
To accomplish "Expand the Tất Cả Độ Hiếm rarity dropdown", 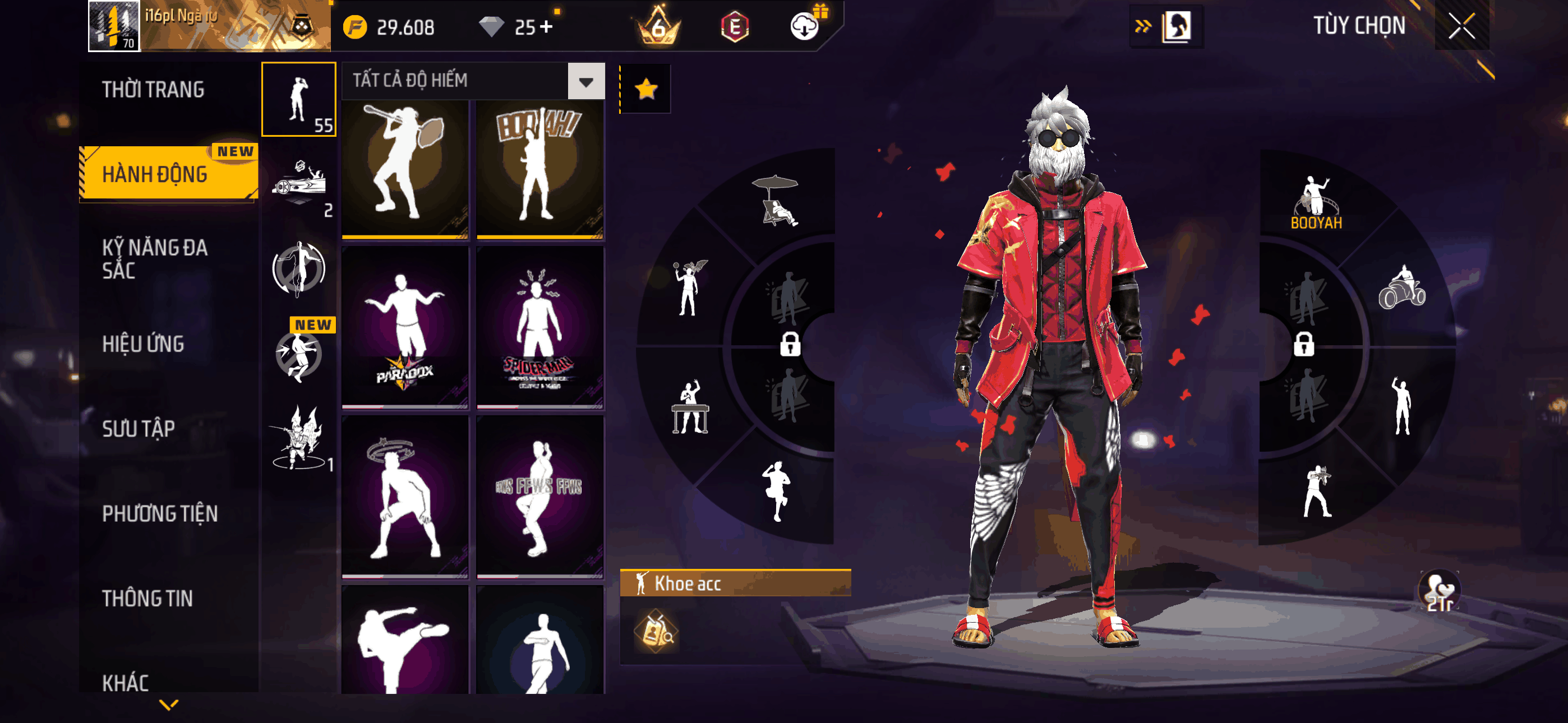I will (x=585, y=81).
